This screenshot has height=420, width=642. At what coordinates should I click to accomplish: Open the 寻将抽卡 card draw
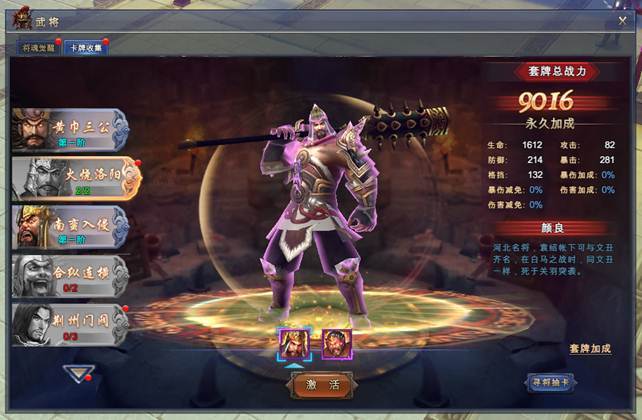(552, 382)
